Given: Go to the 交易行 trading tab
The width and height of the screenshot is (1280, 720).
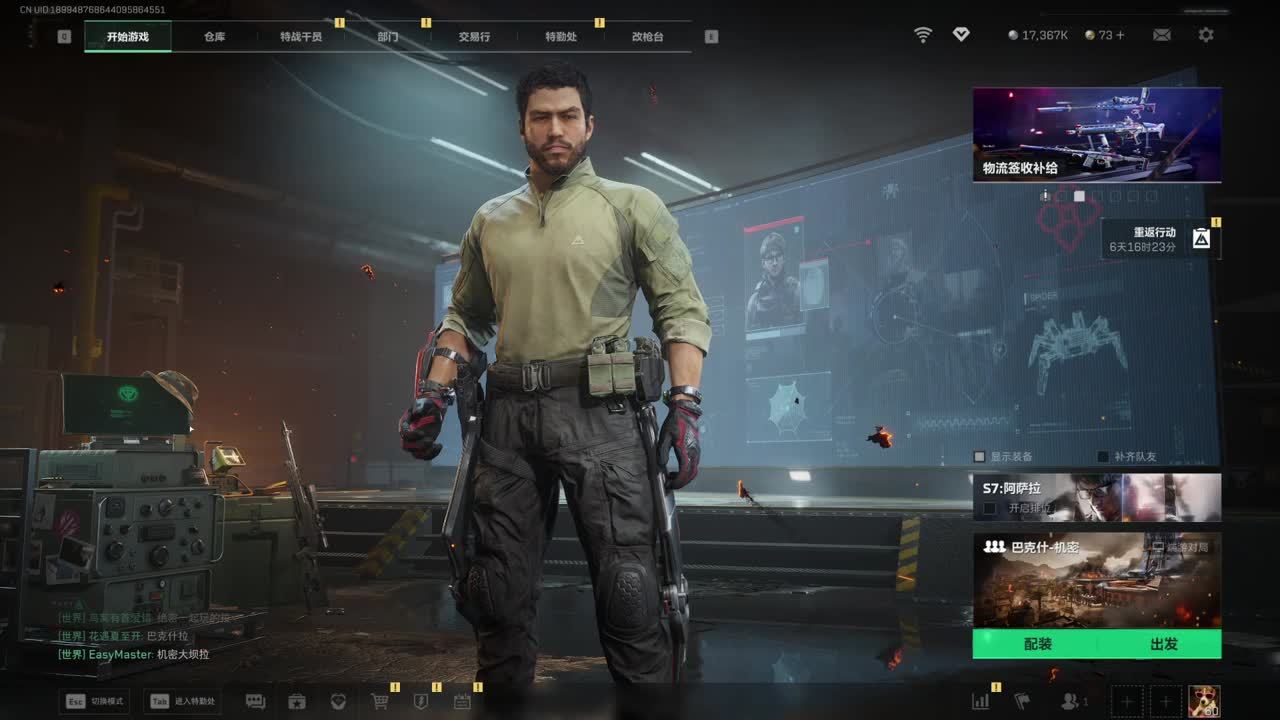Looking at the screenshot, I should point(474,37).
